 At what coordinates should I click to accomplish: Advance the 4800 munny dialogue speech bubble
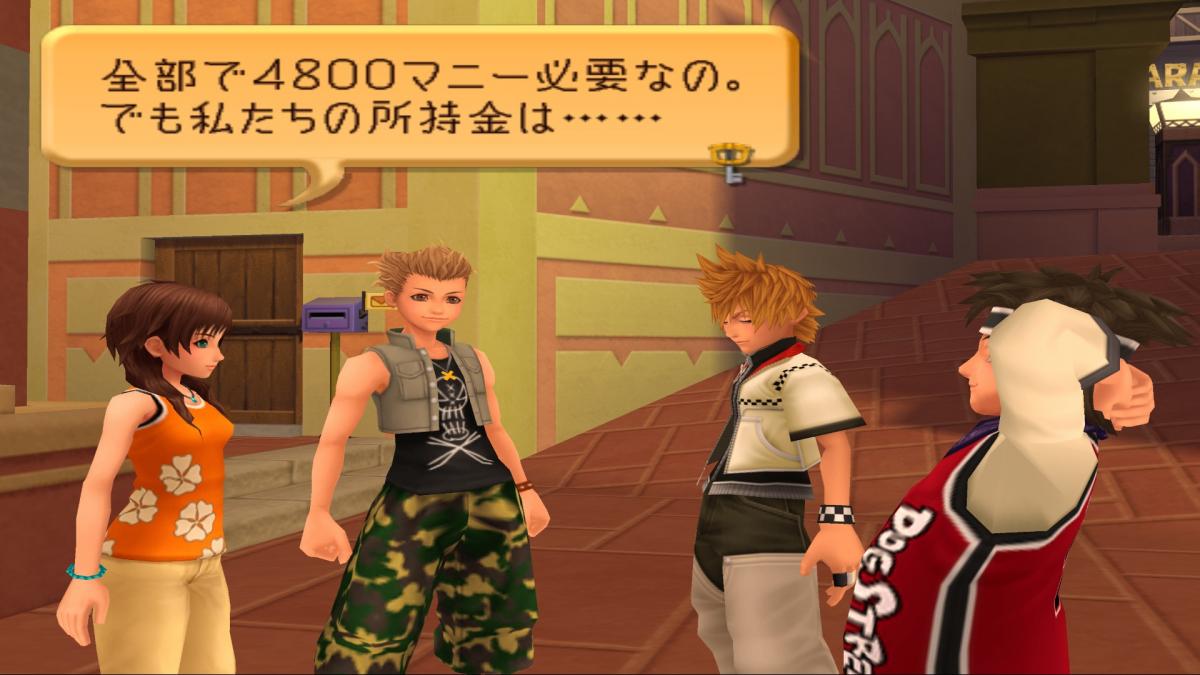[x=420, y=97]
